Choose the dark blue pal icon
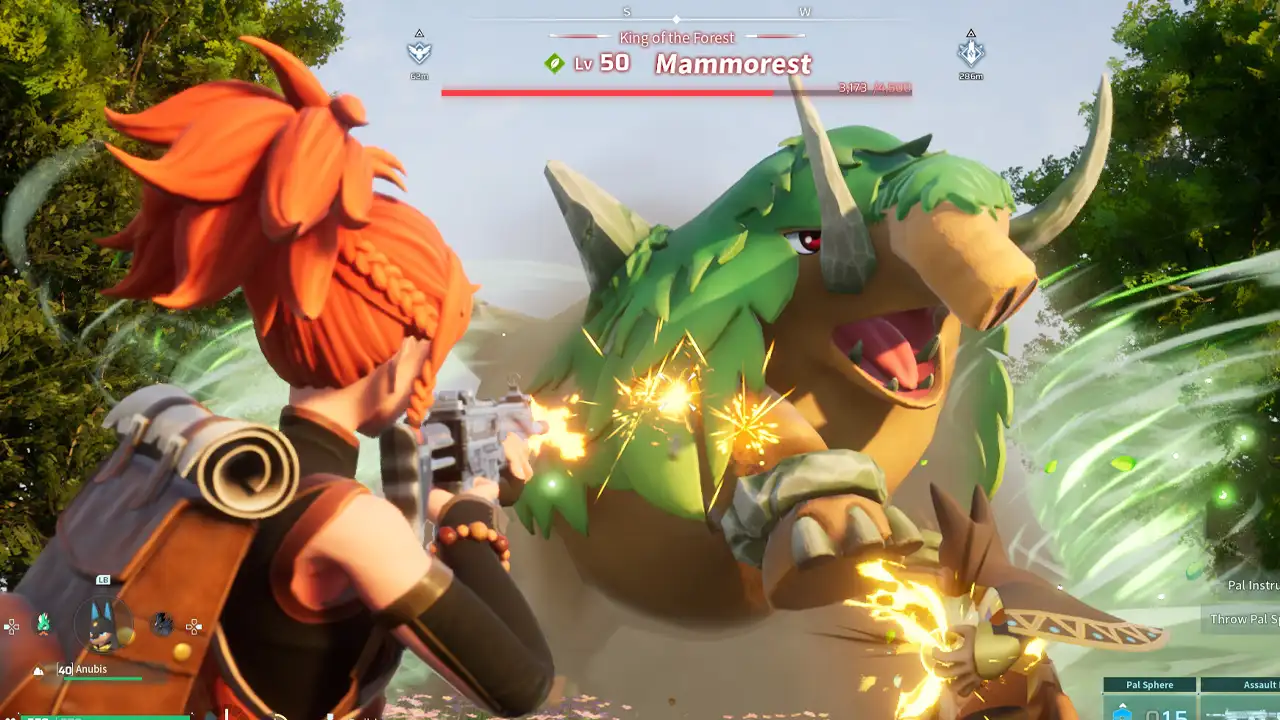Screen dimensions: 1280x720 [162, 625]
